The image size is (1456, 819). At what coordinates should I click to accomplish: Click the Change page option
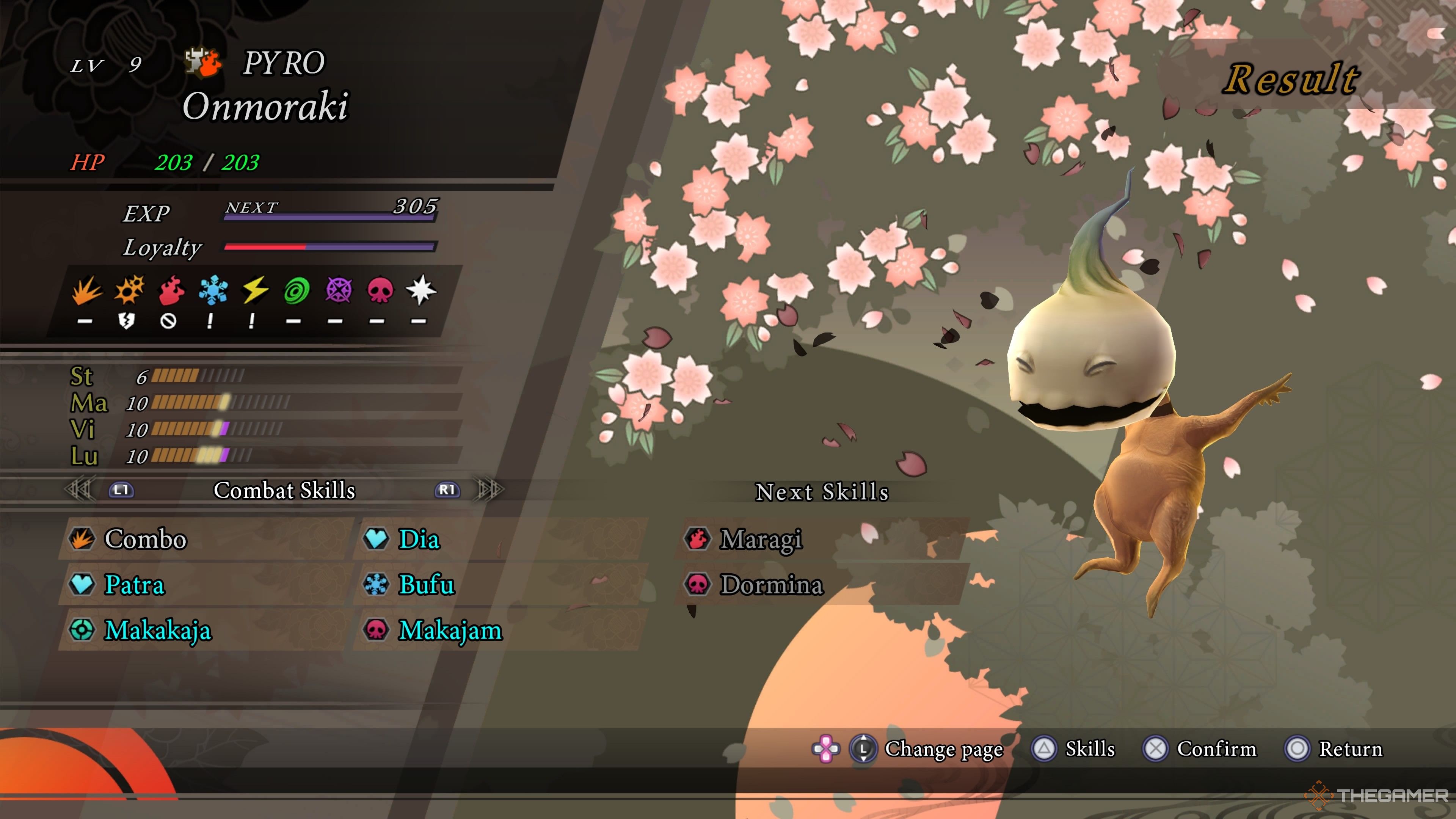pyautogui.click(x=943, y=749)
